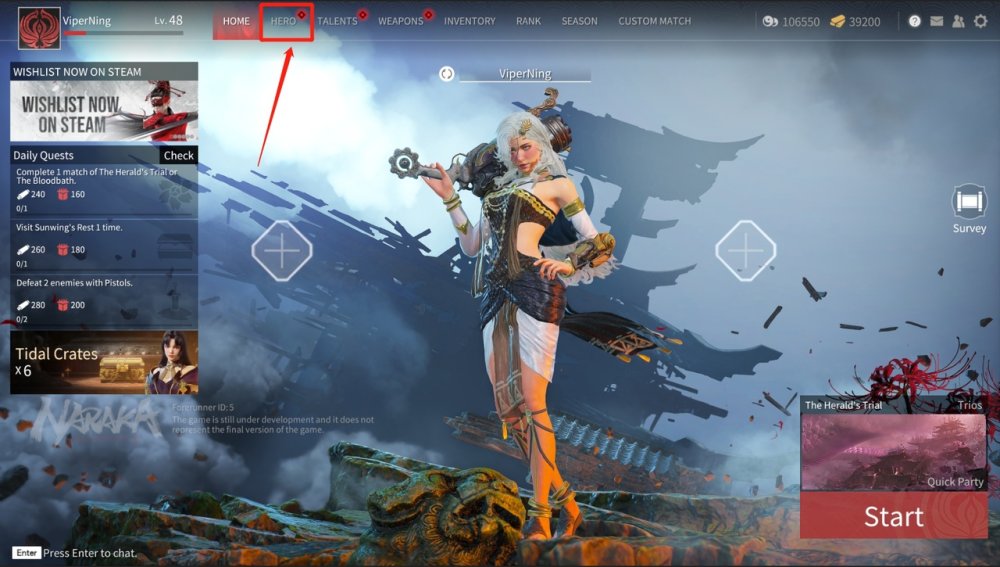Check the Daily Quests
Viewport: 1000px width, 567px height.
coord(179,155)
